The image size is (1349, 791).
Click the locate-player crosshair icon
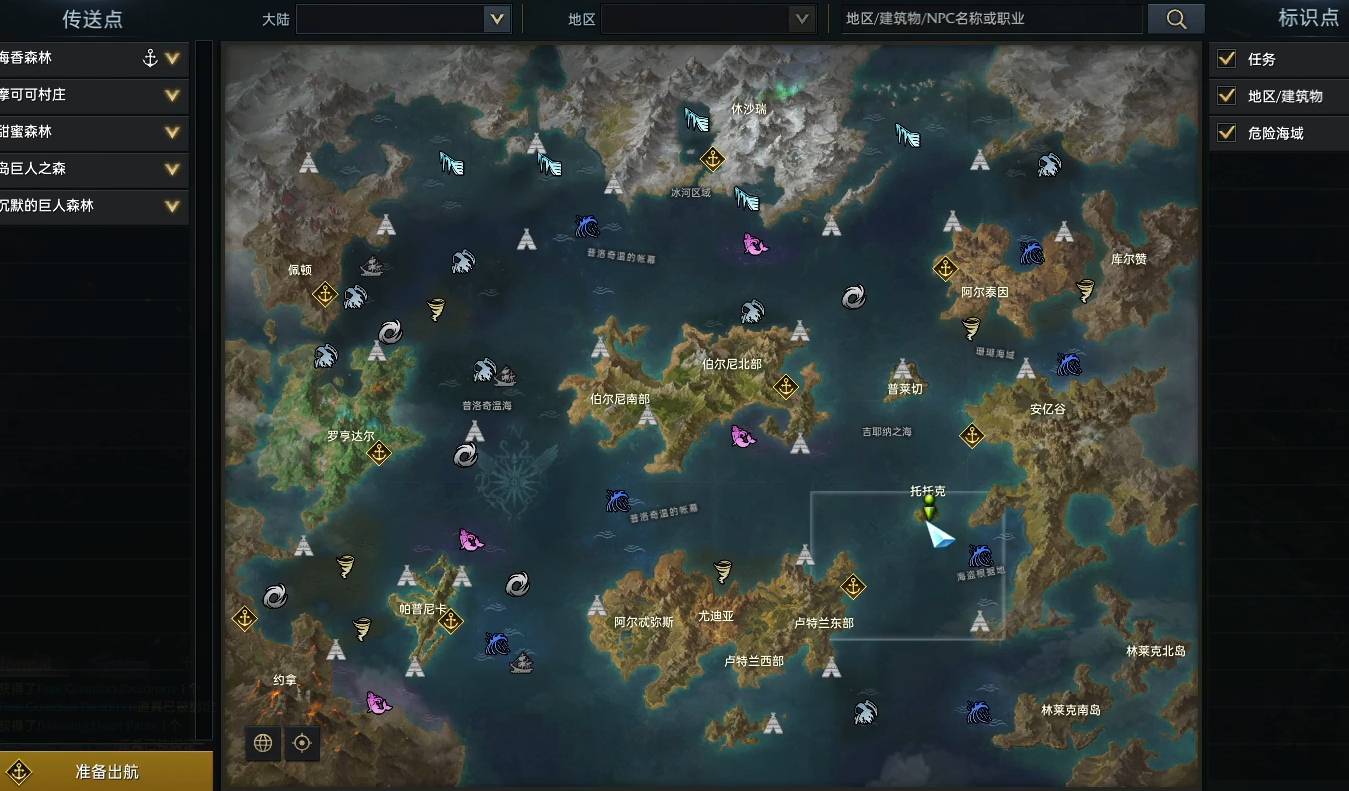302,743
